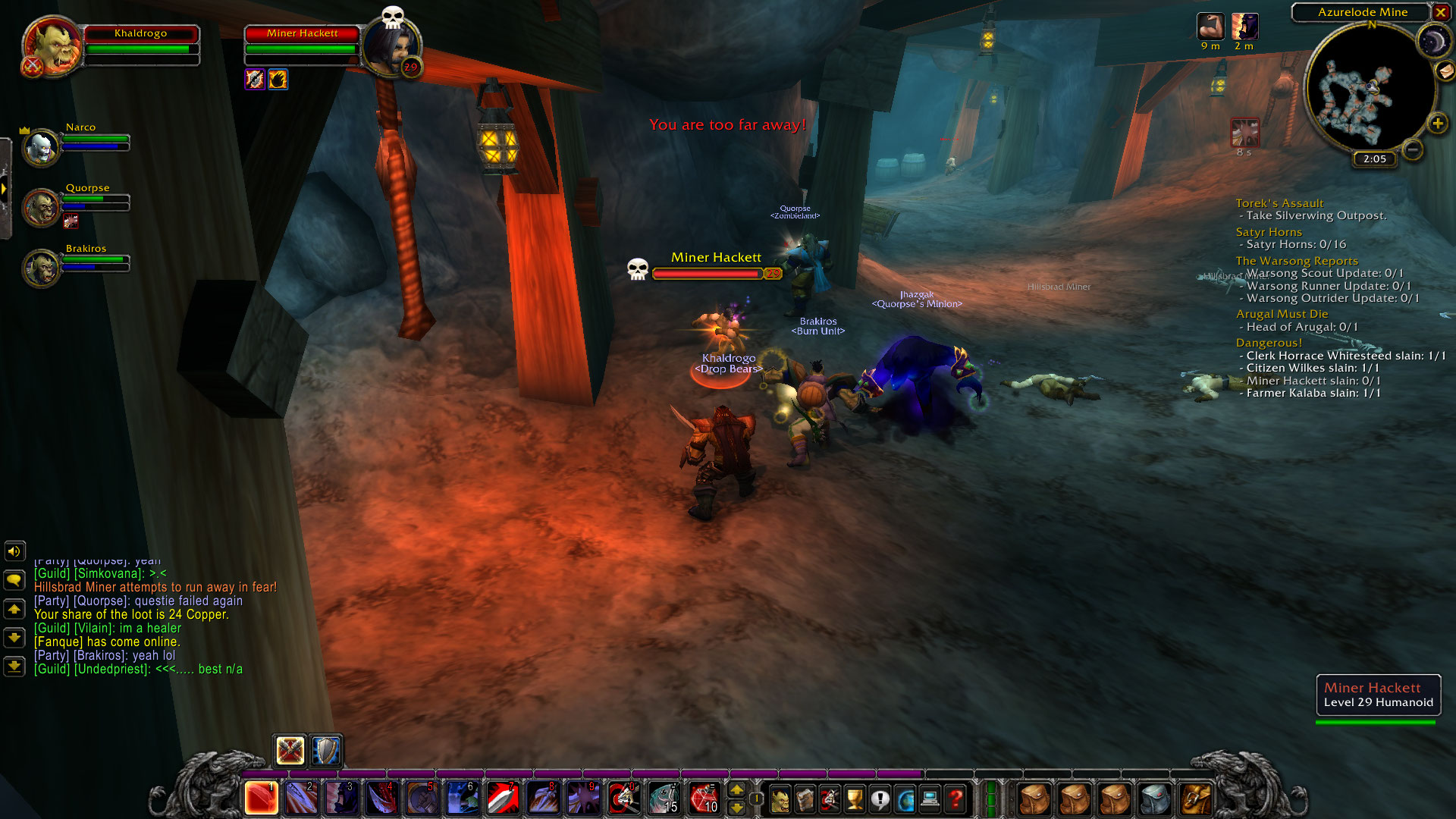
Task: Cancel the purple buff on Miner Hackett frame
Action: 256,79
